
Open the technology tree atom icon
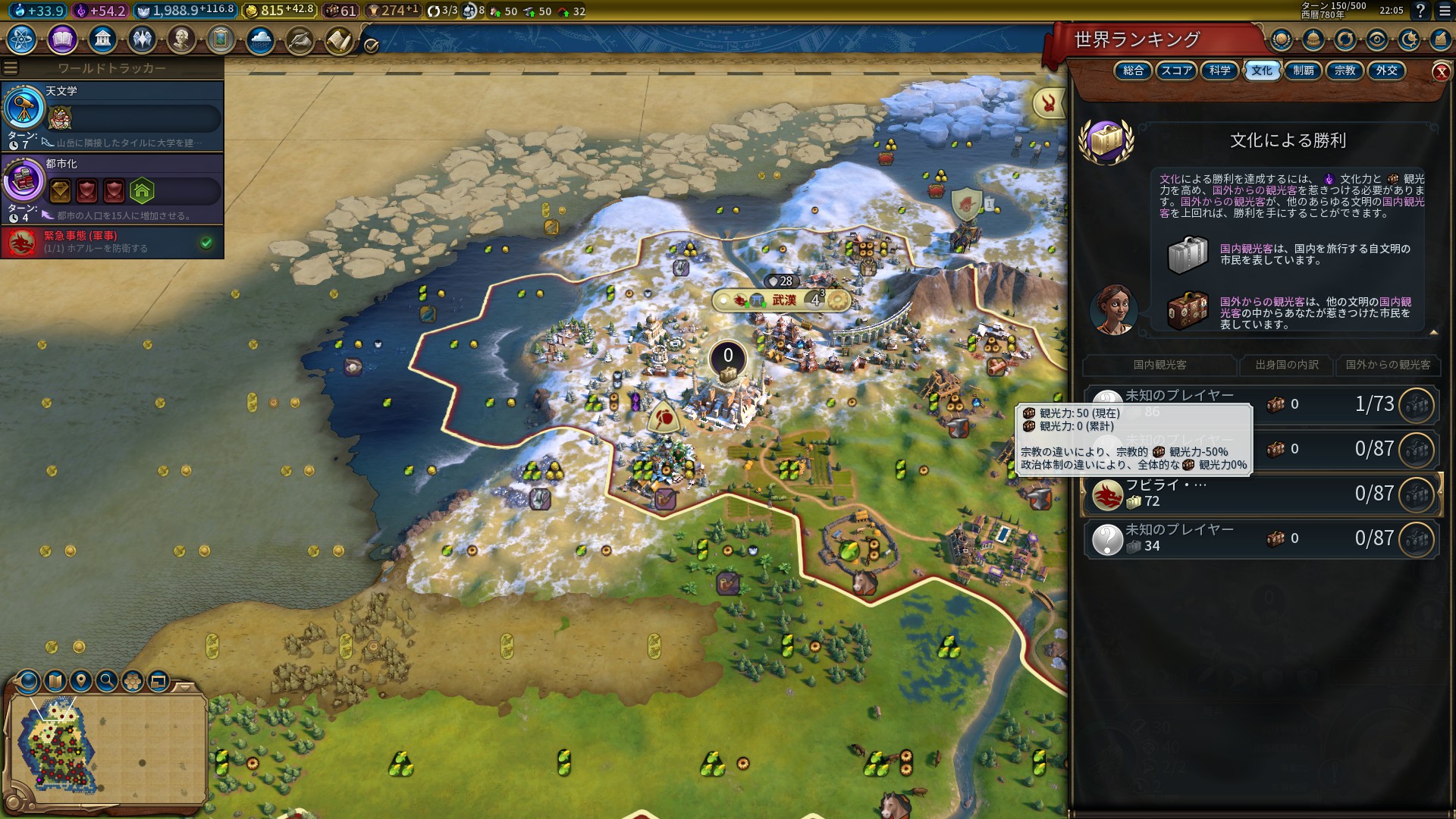[x=22, y=39]
